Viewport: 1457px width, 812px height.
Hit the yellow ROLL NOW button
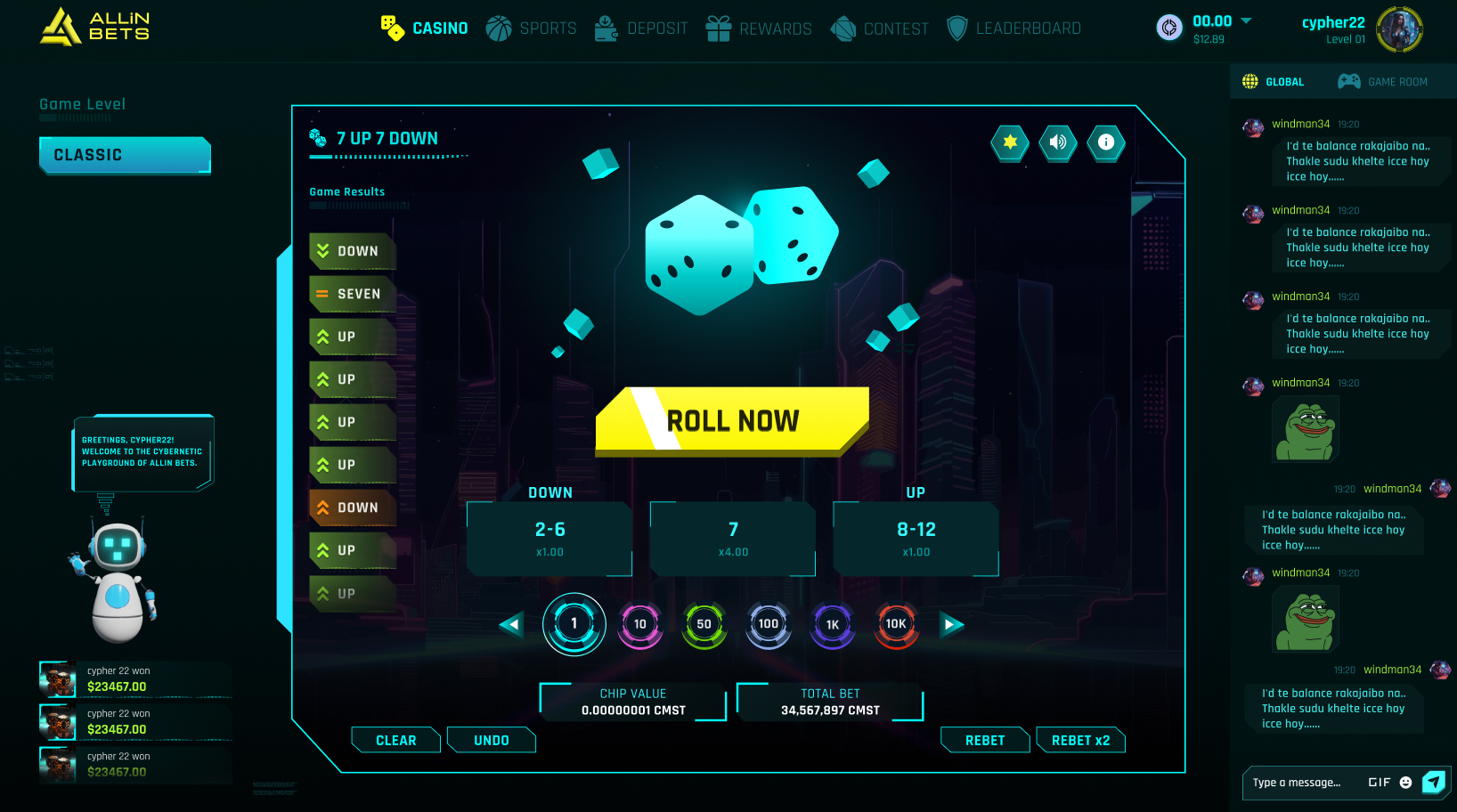(732, 421)
